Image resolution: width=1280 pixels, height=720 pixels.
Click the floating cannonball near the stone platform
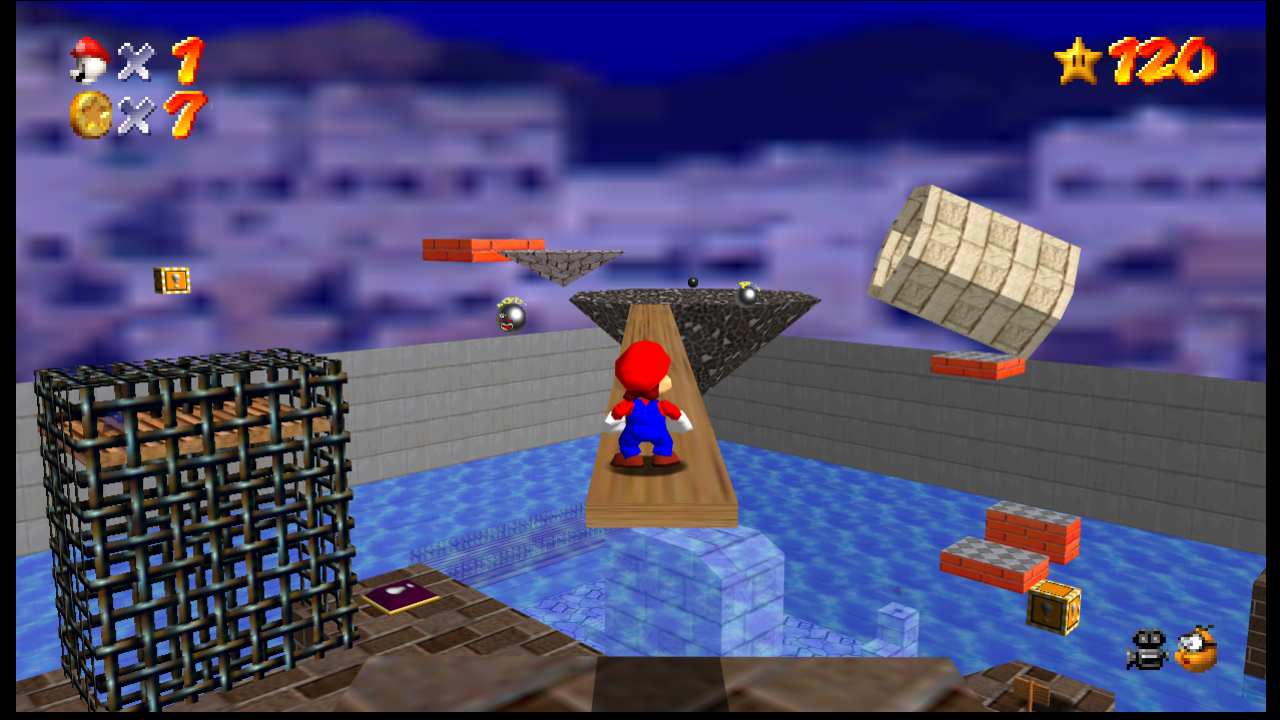click(x=693, y=281)
